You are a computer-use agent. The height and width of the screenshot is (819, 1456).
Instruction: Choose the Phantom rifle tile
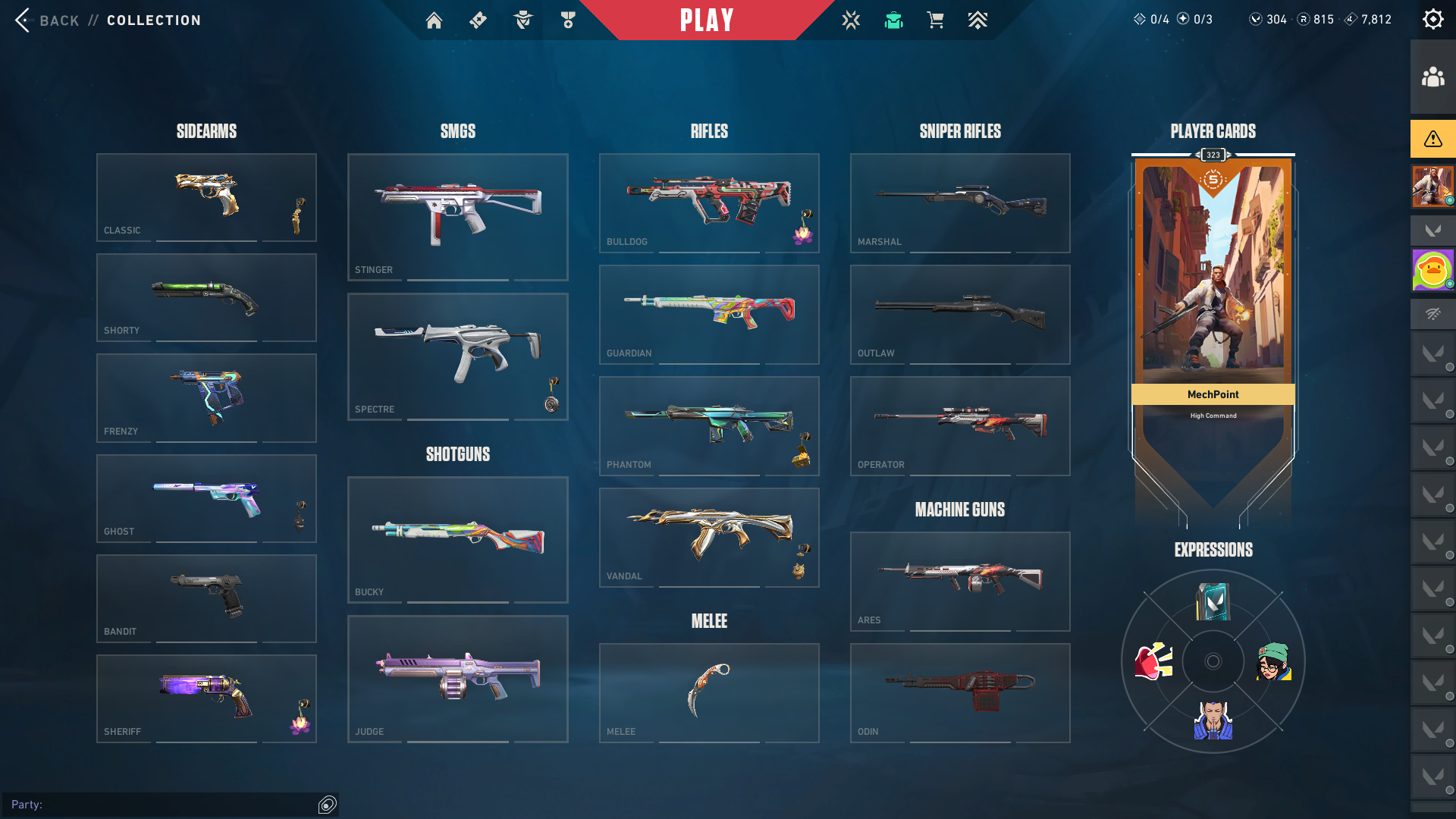point(709,425)
